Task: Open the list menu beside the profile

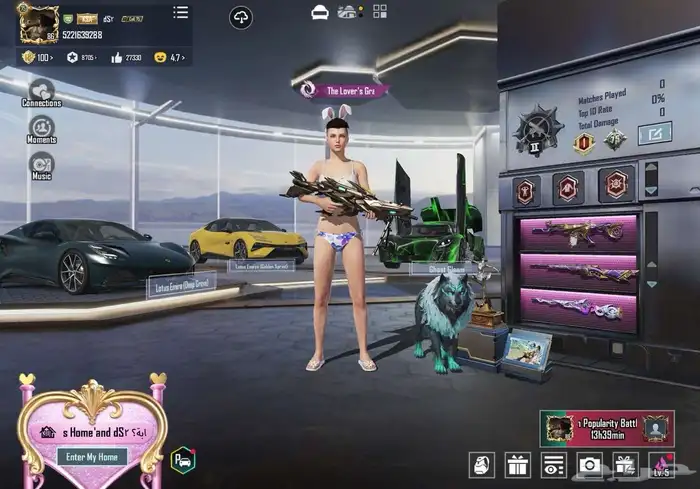Action: pyautogui.click(x=180, y=12)
